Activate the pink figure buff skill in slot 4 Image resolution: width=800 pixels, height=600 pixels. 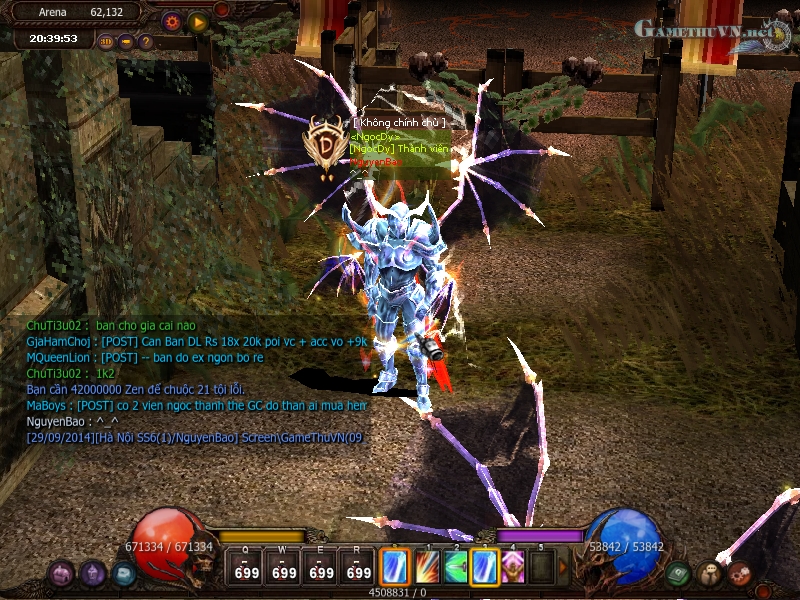pos(514,567)
